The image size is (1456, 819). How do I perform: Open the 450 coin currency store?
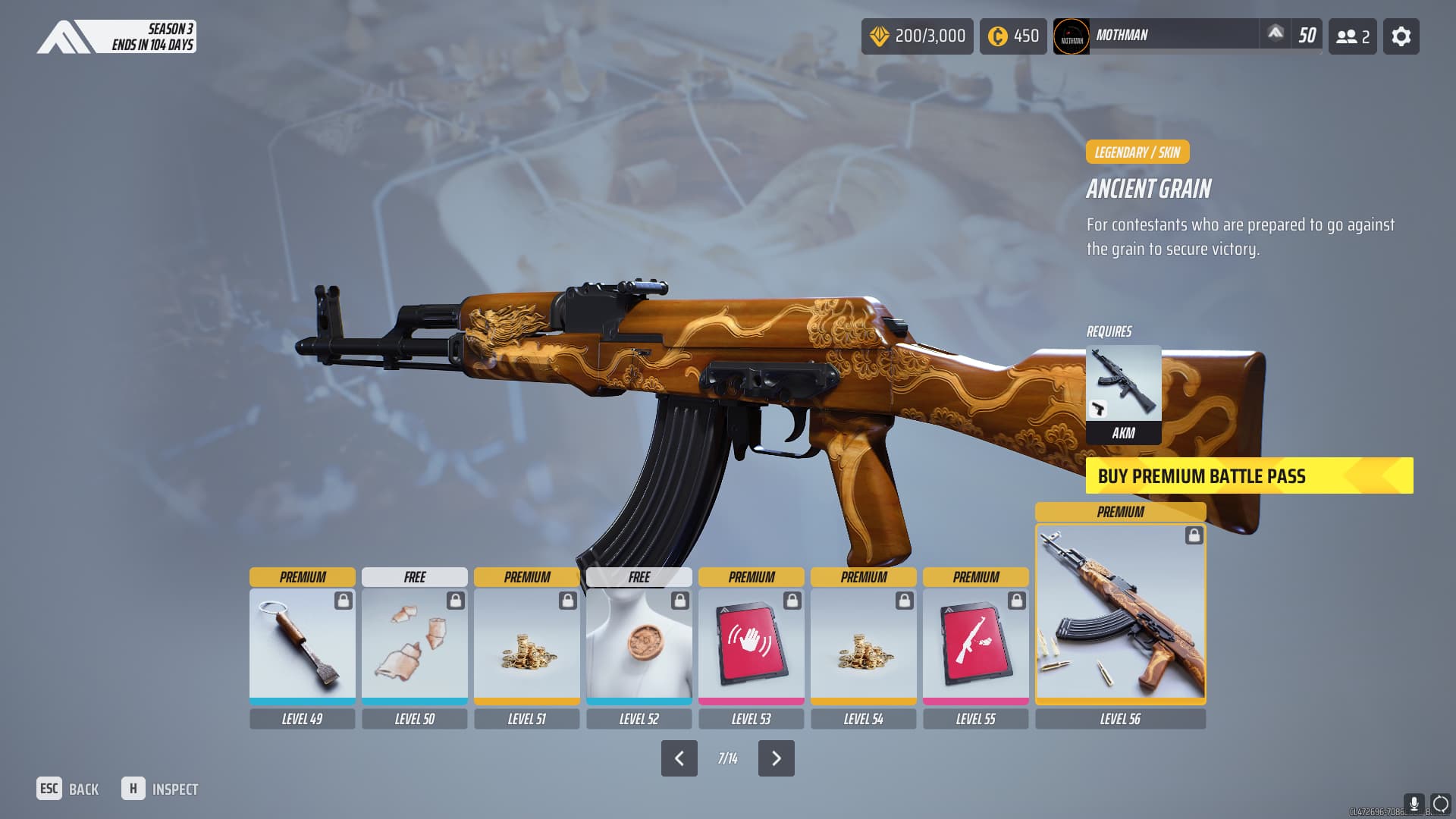pos(1012,36)
